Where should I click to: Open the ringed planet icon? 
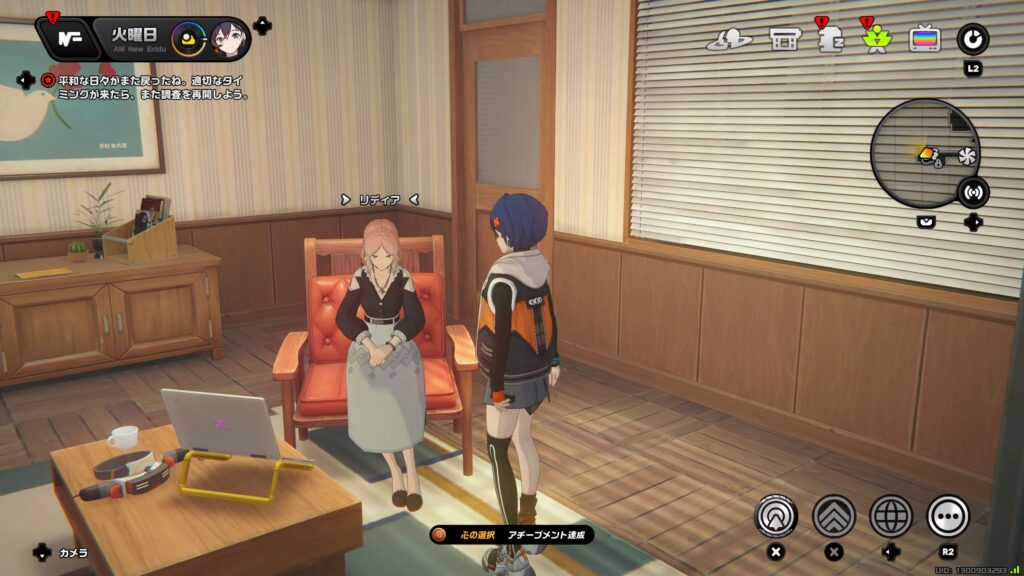click(729, 40)
